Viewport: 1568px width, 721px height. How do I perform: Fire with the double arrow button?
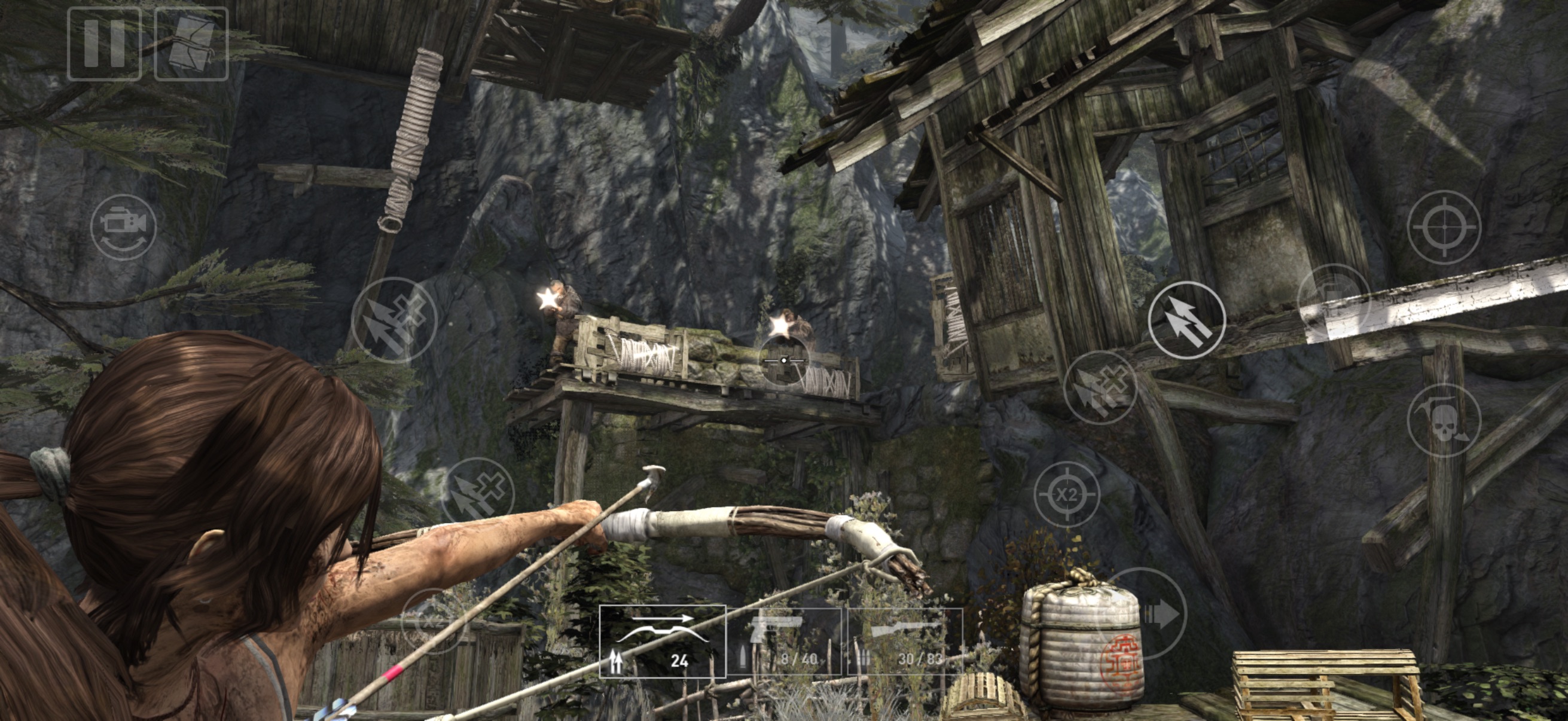pyautogui.click(x=1186, y=320)
